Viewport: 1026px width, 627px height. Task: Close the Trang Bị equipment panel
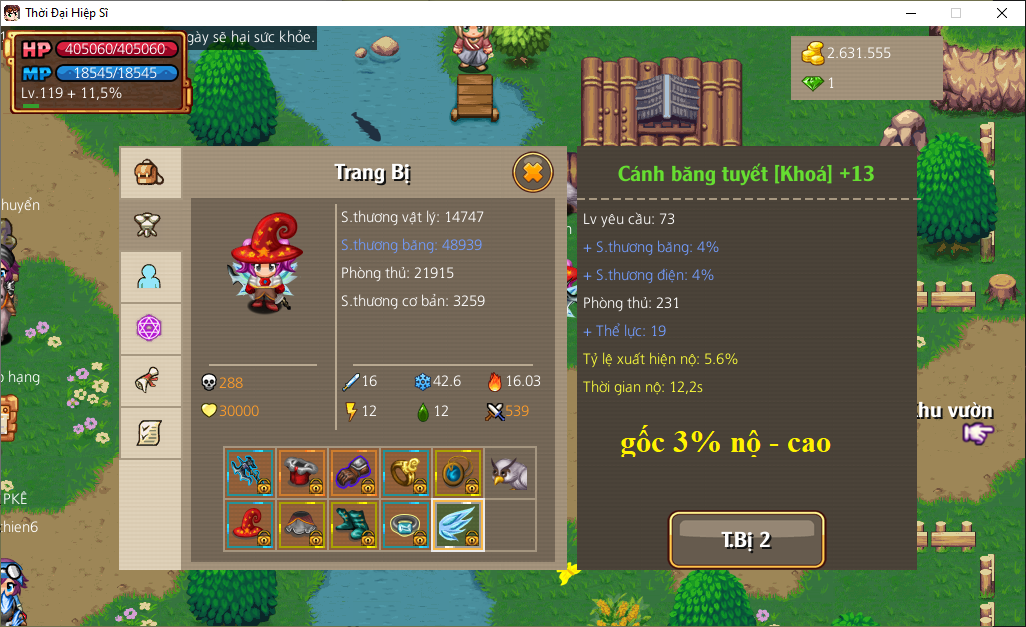[533, 173]
